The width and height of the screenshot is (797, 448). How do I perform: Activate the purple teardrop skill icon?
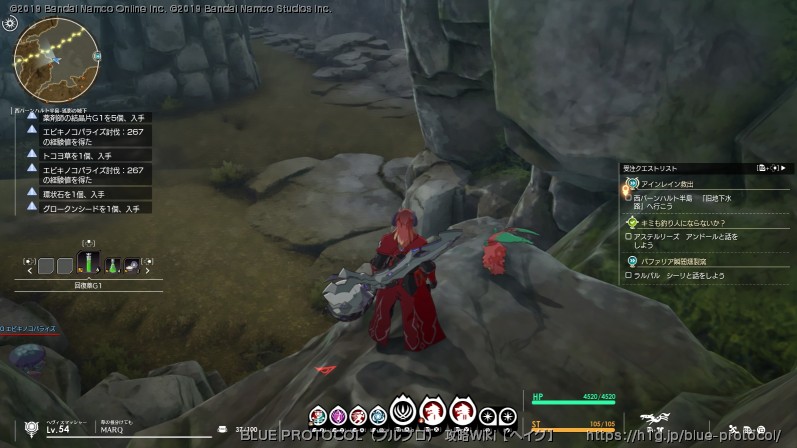(x=337, y=416)
